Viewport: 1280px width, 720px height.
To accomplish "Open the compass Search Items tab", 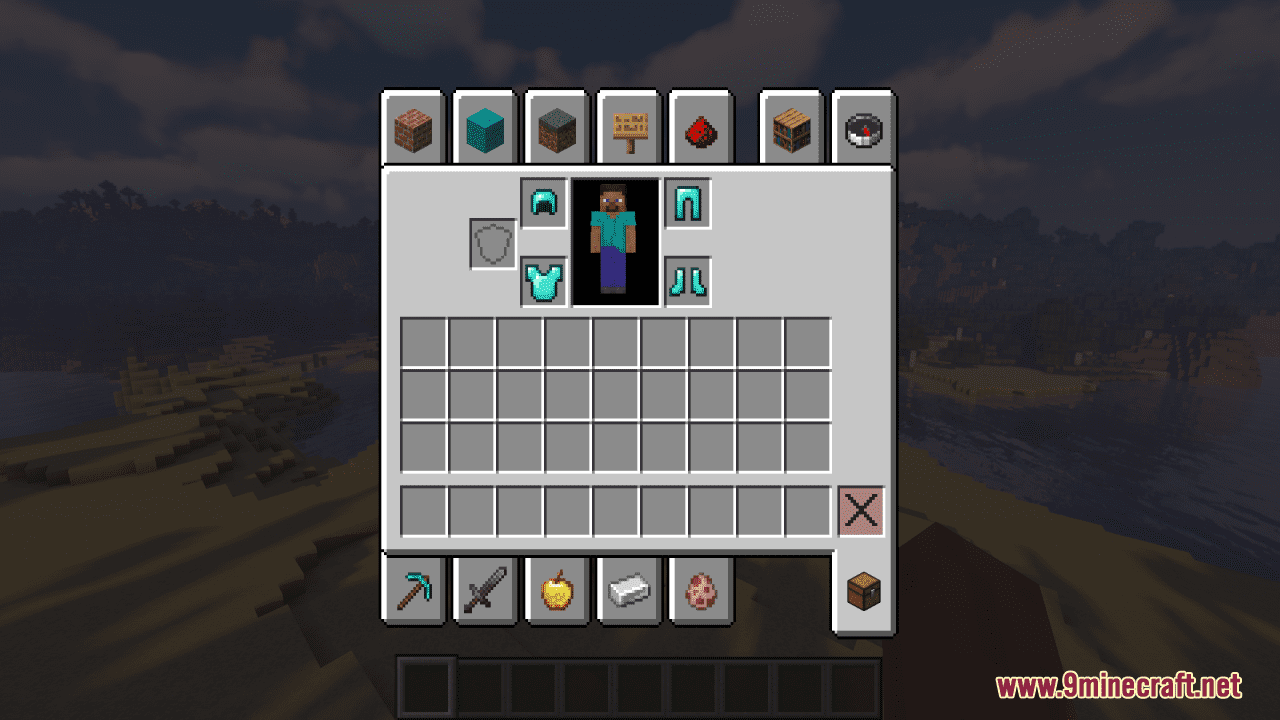I will click(x=864, y=128).
